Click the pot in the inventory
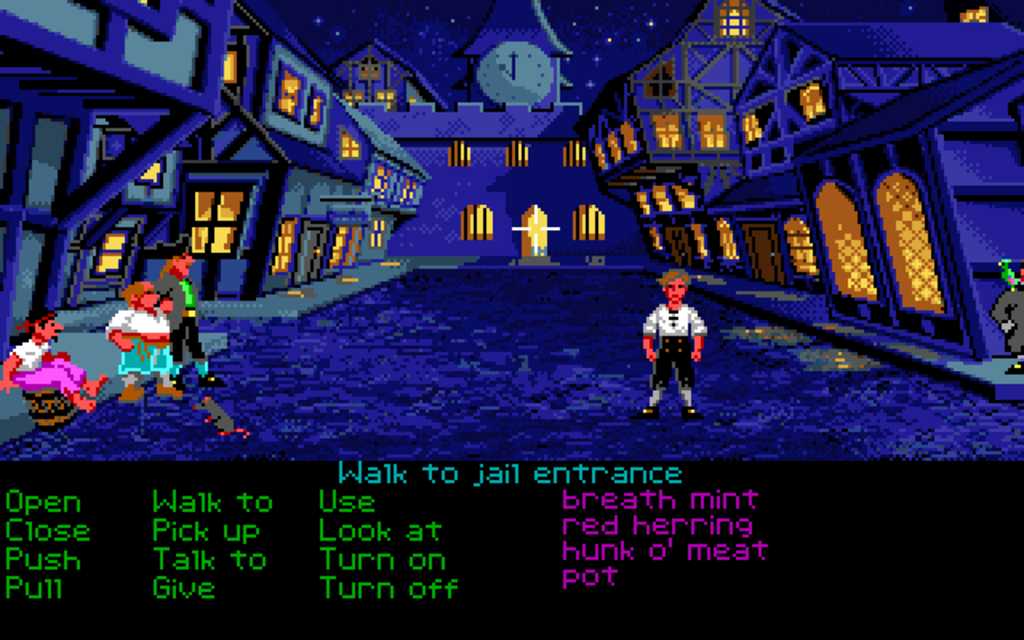Viewport: 1024px width, 640px height. tap(589, 577)
